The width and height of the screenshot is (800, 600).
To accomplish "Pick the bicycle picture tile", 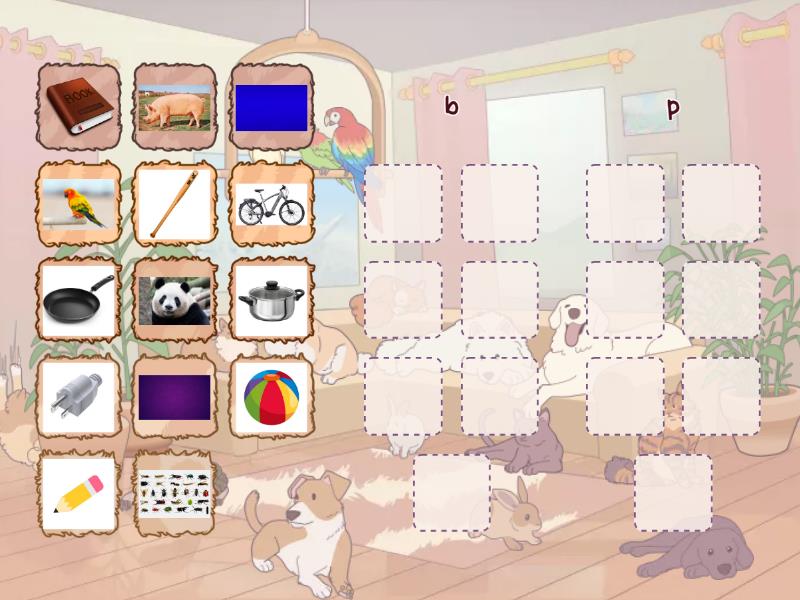I will [271, 204].
